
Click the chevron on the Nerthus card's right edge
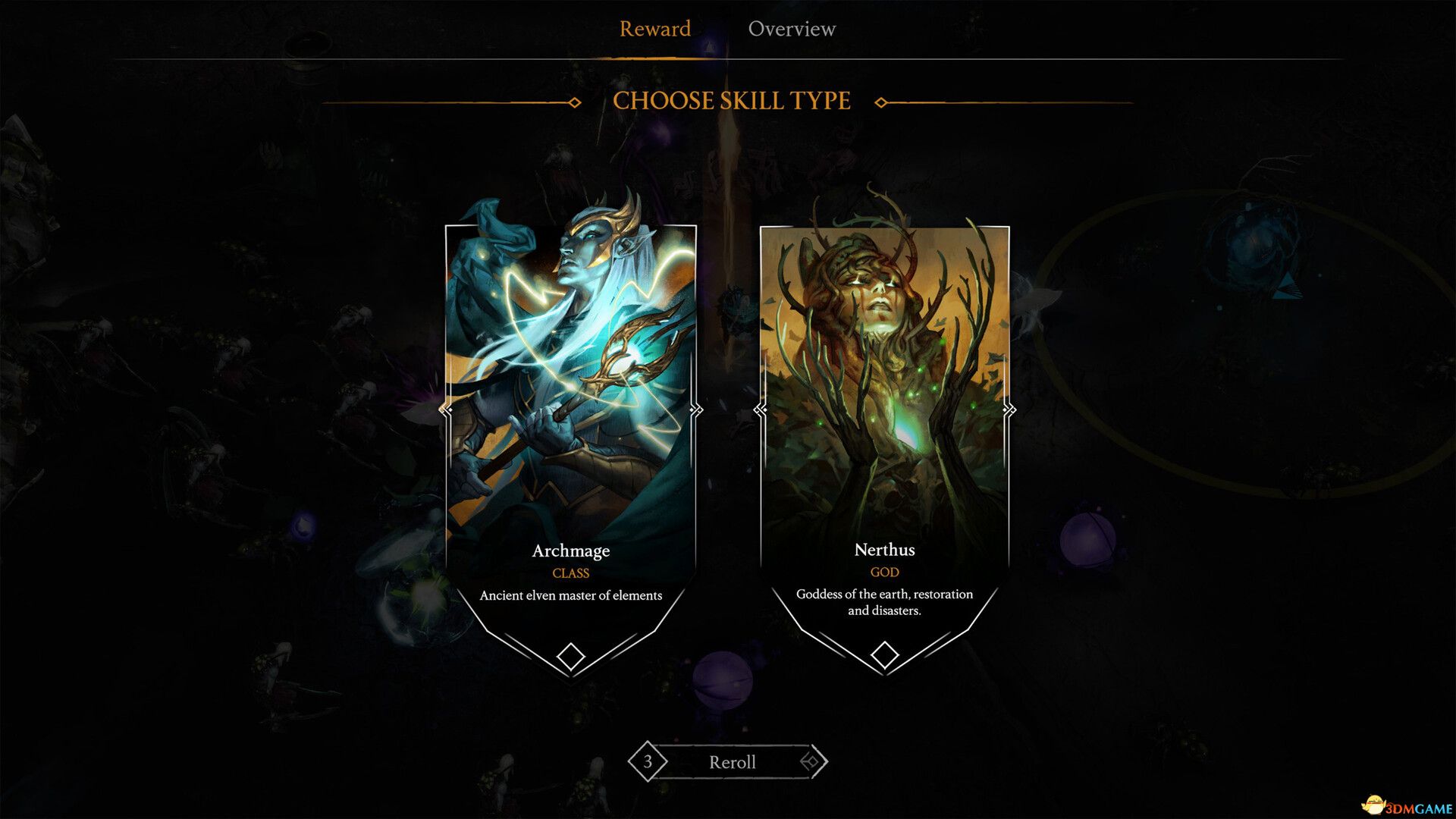pyautogui.click(x=1009, y=409)
